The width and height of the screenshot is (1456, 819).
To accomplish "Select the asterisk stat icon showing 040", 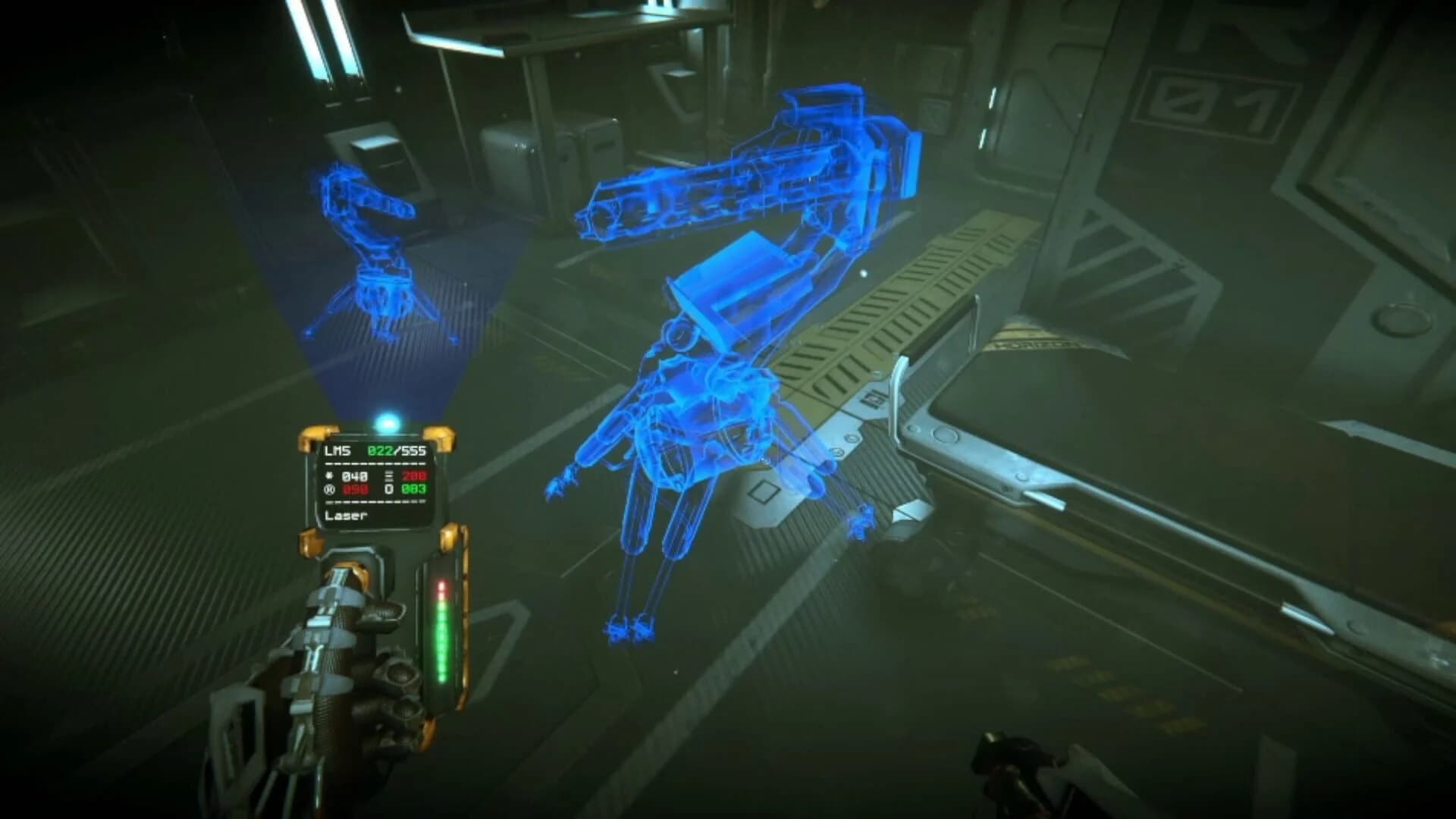I will 330,475.
